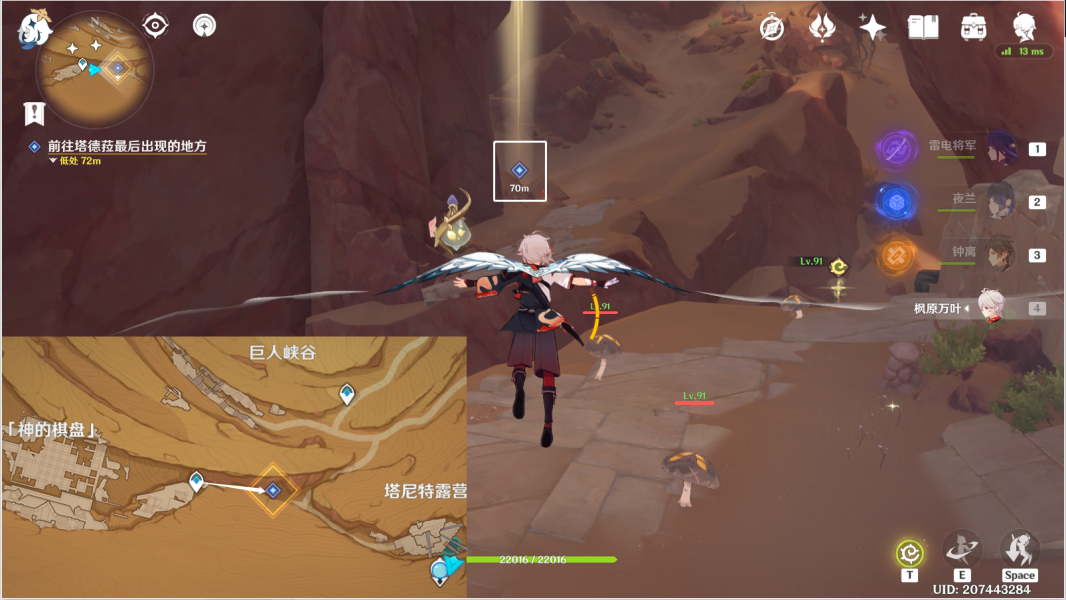Open the compass events icon
Screen dimensions: 1066x600
coord(771,27)
